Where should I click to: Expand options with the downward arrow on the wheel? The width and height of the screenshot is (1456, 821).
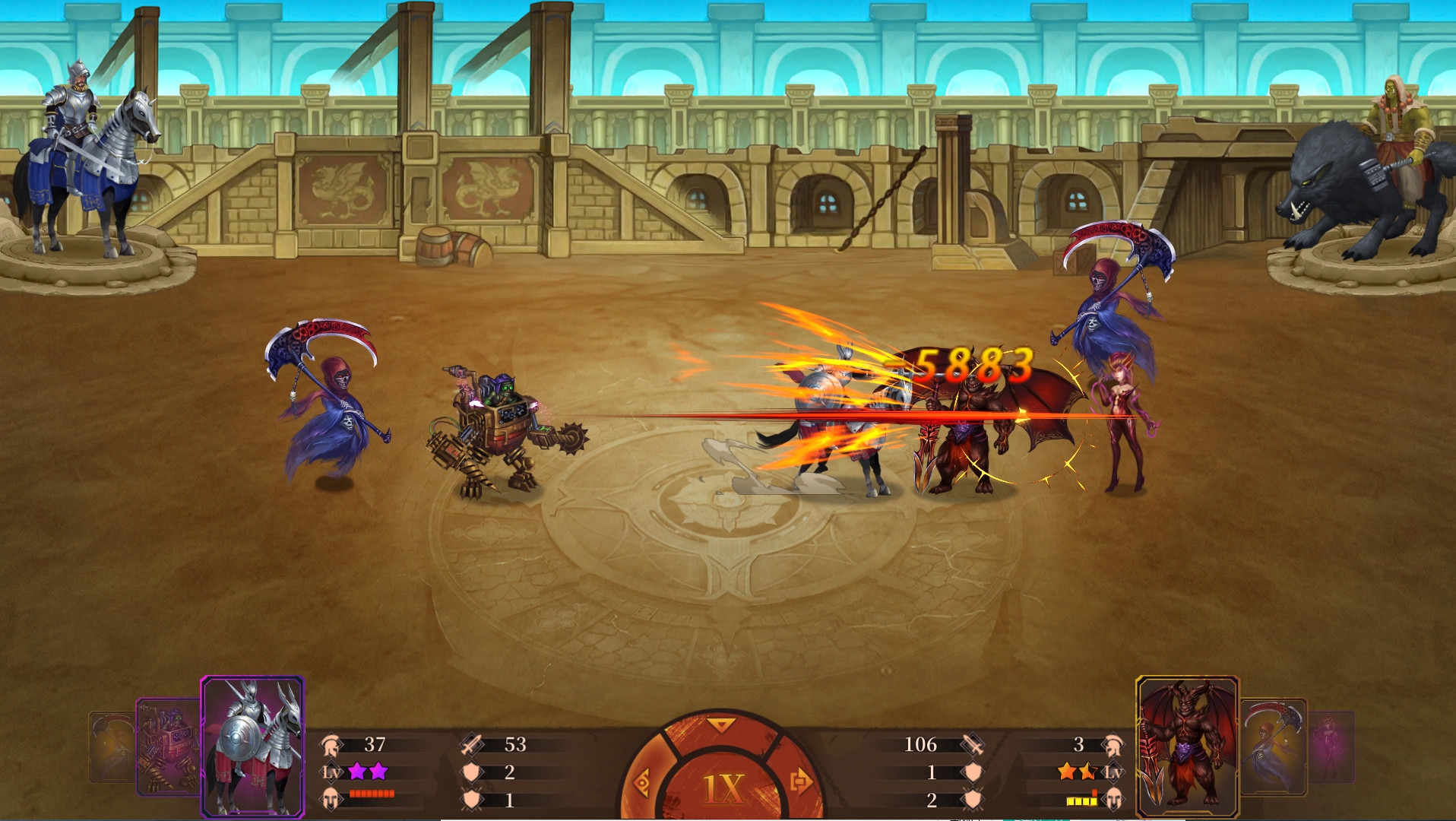tap(722, 726)
